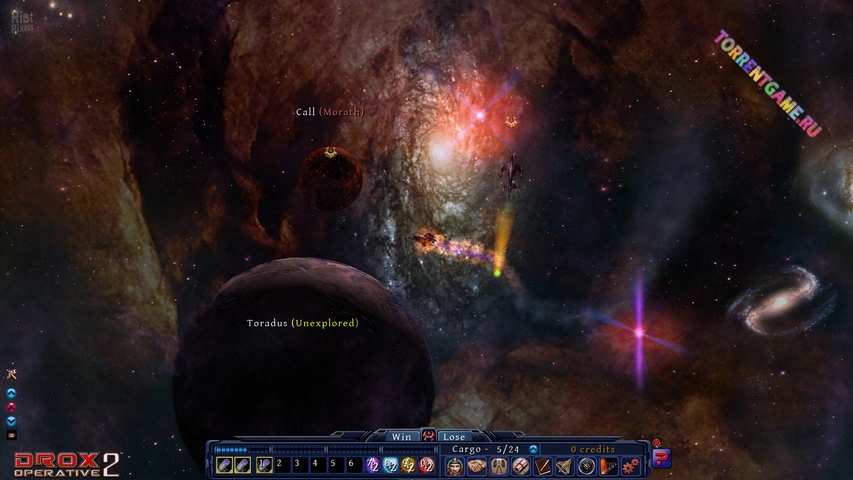The image size is (853, 480).
Task: Click the blue up-arrow chat button
Action: (12, 392)
